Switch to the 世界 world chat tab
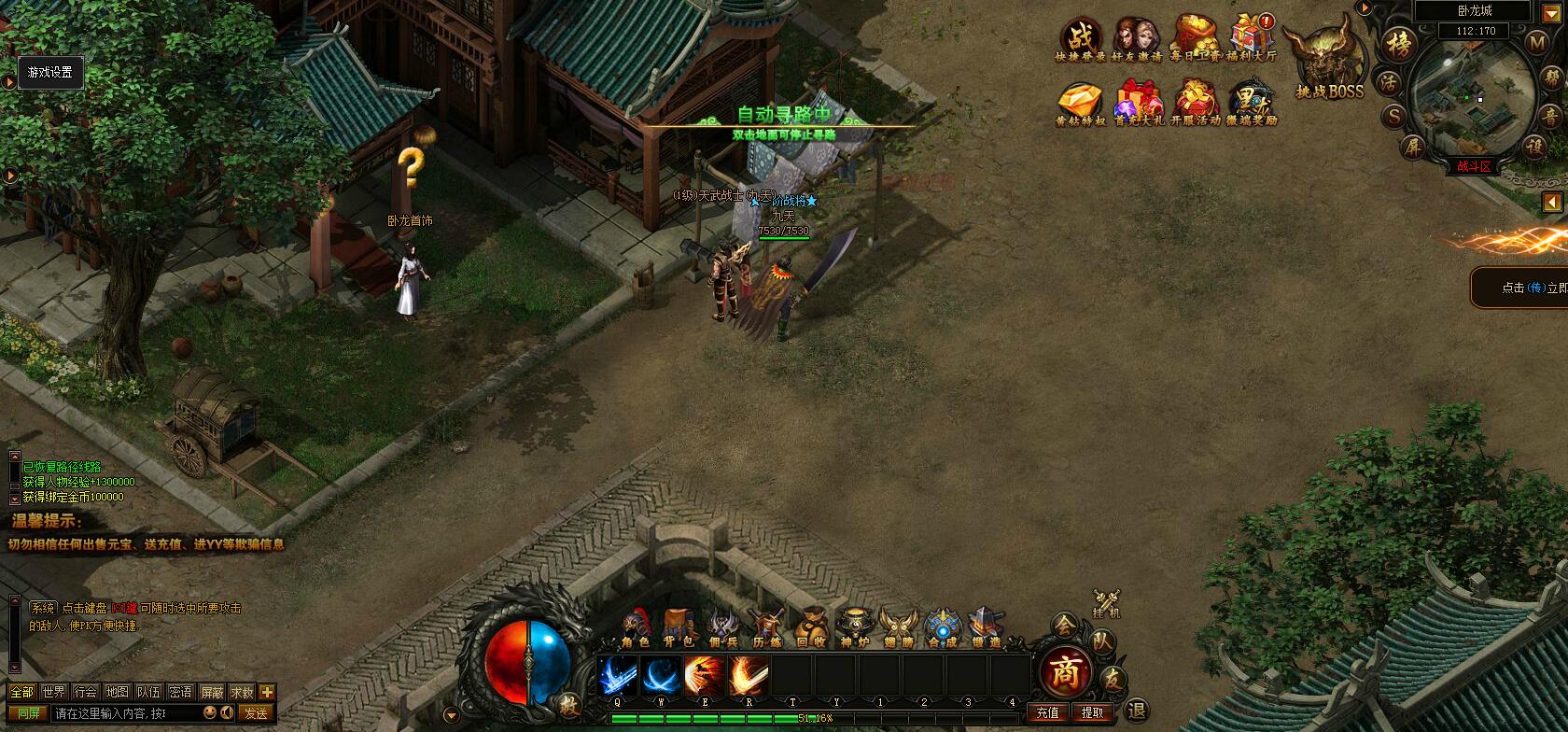The image size is (1568, 732). 54,692
